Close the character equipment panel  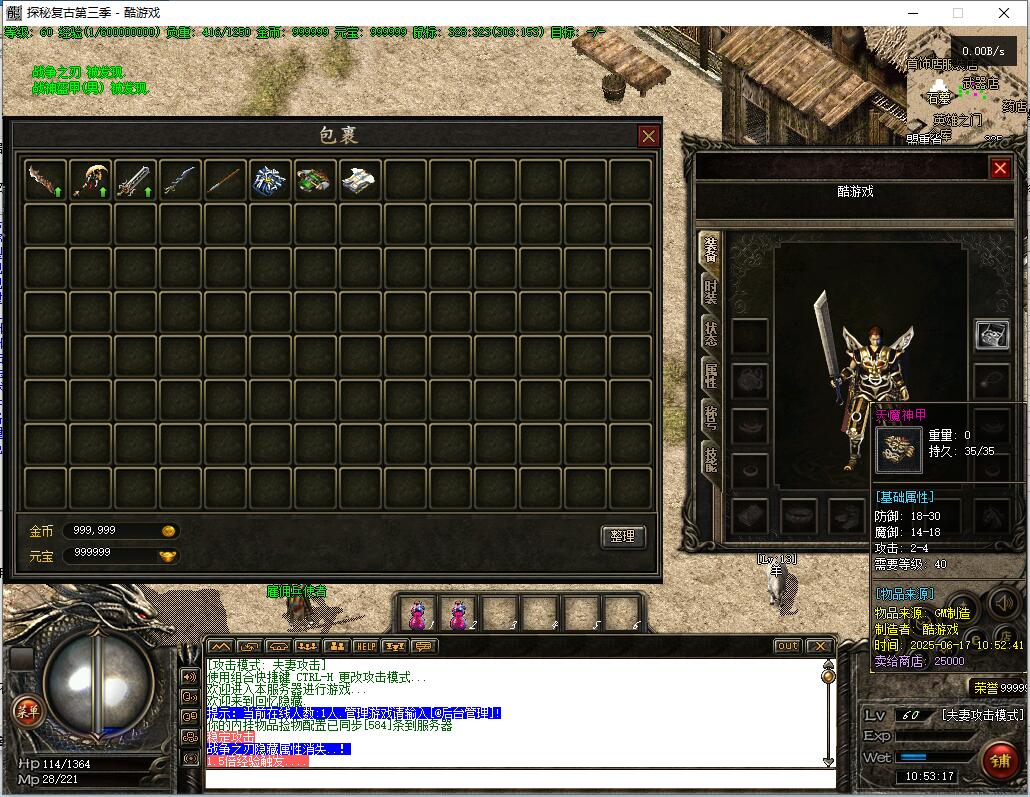(999, 168)
